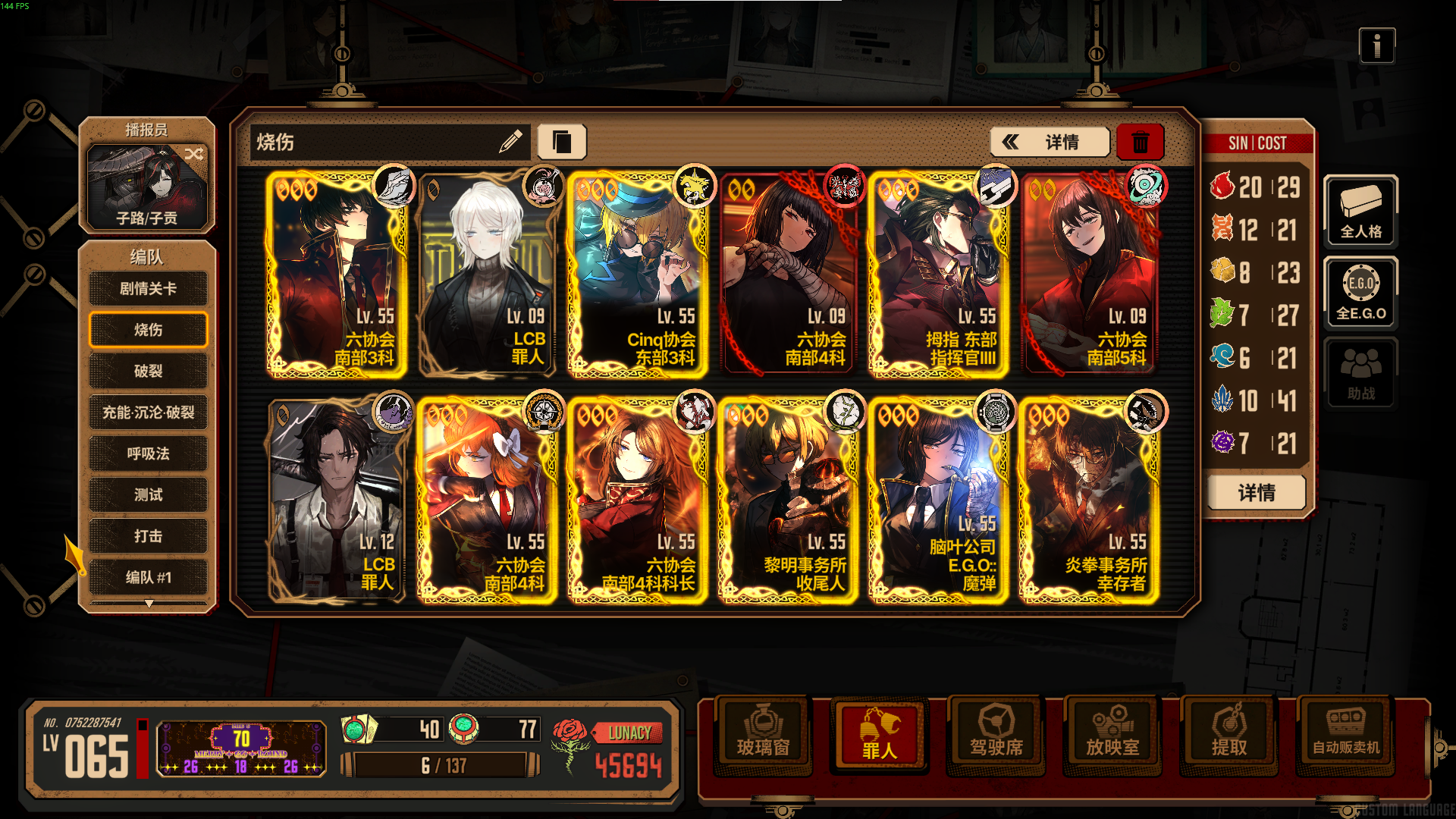Open the 全人格 (All Identities) list
Screen dimensions: 1456x819
click(x=1360, y=212)
